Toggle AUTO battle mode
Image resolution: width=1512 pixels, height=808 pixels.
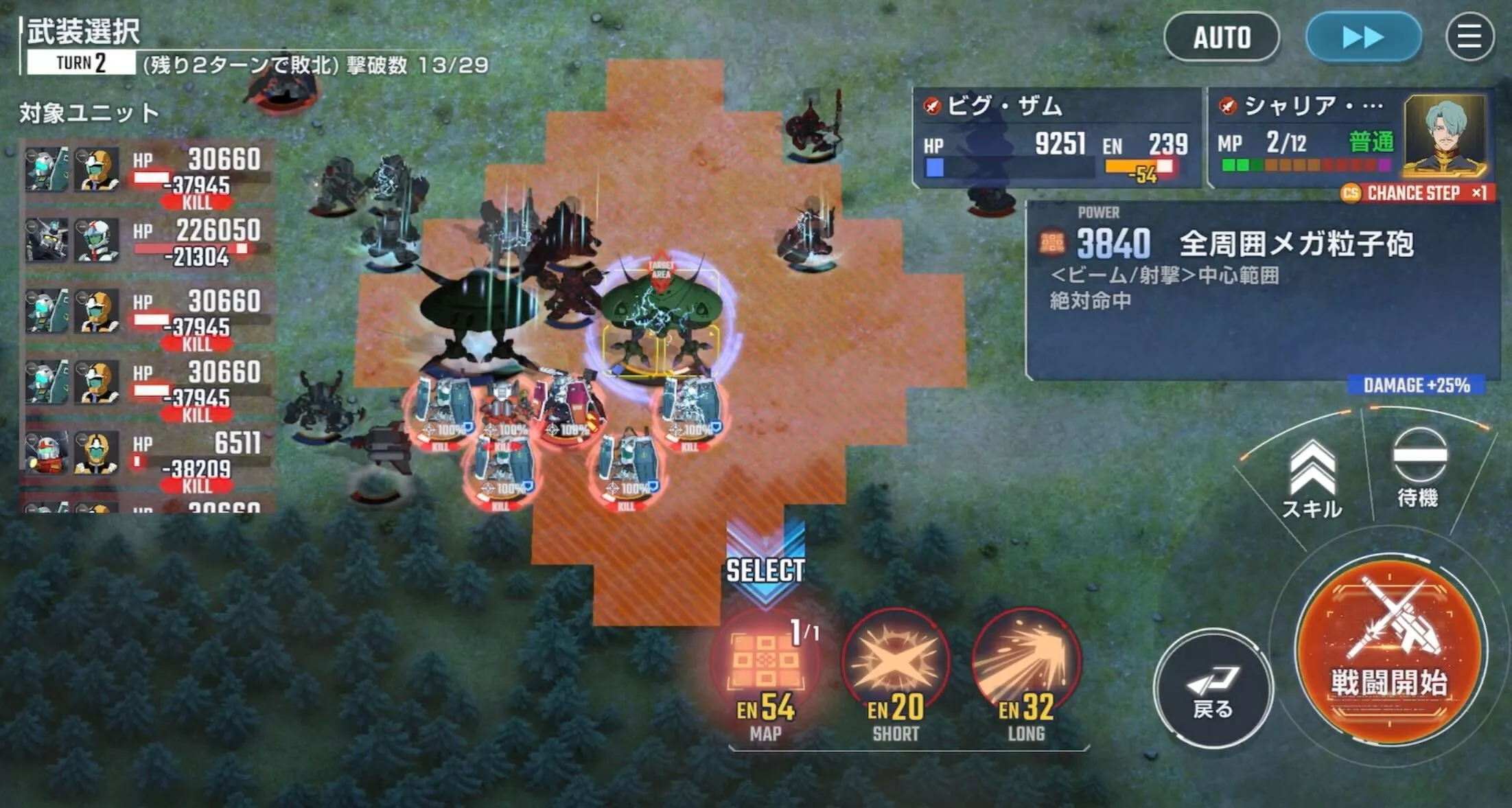click(1221, 37)
